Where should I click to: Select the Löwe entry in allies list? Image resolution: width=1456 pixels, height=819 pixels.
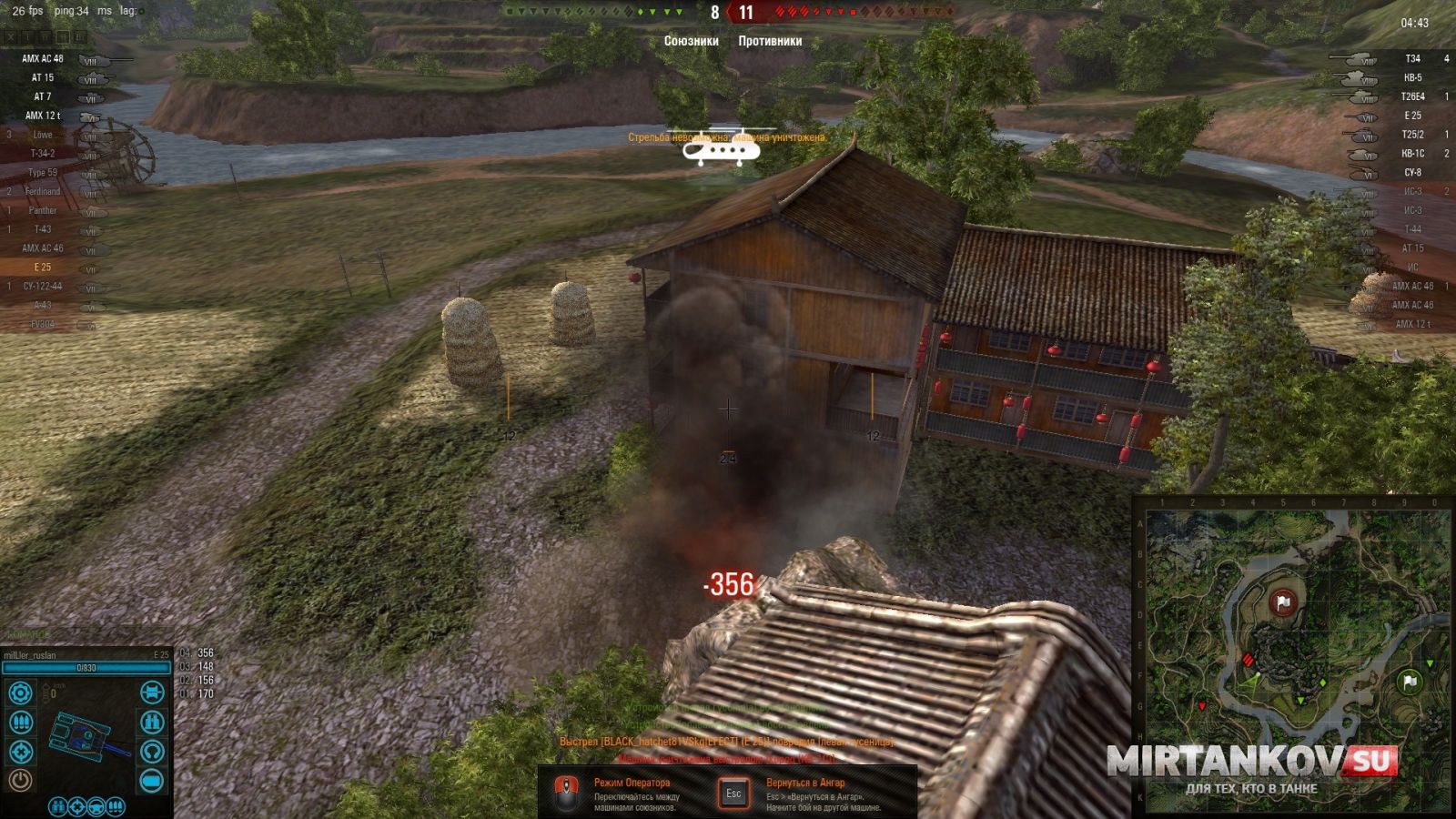(43, 135)
